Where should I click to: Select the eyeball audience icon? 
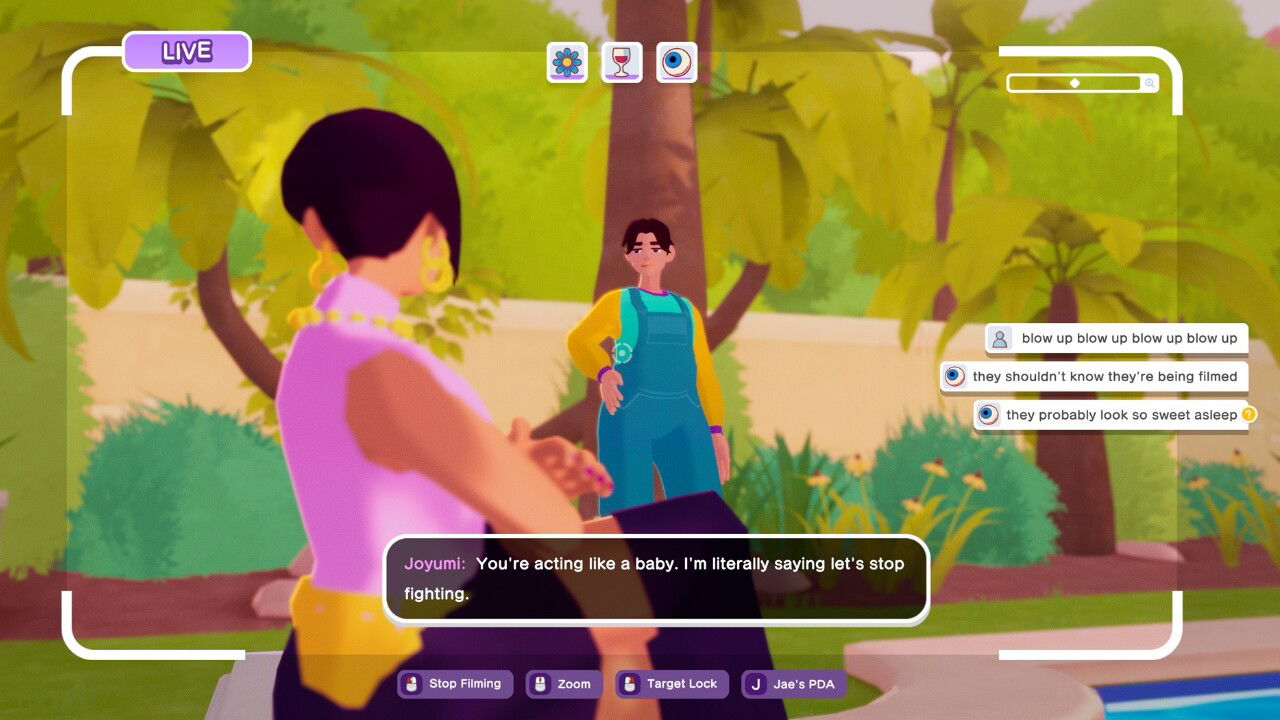point(677,62)
